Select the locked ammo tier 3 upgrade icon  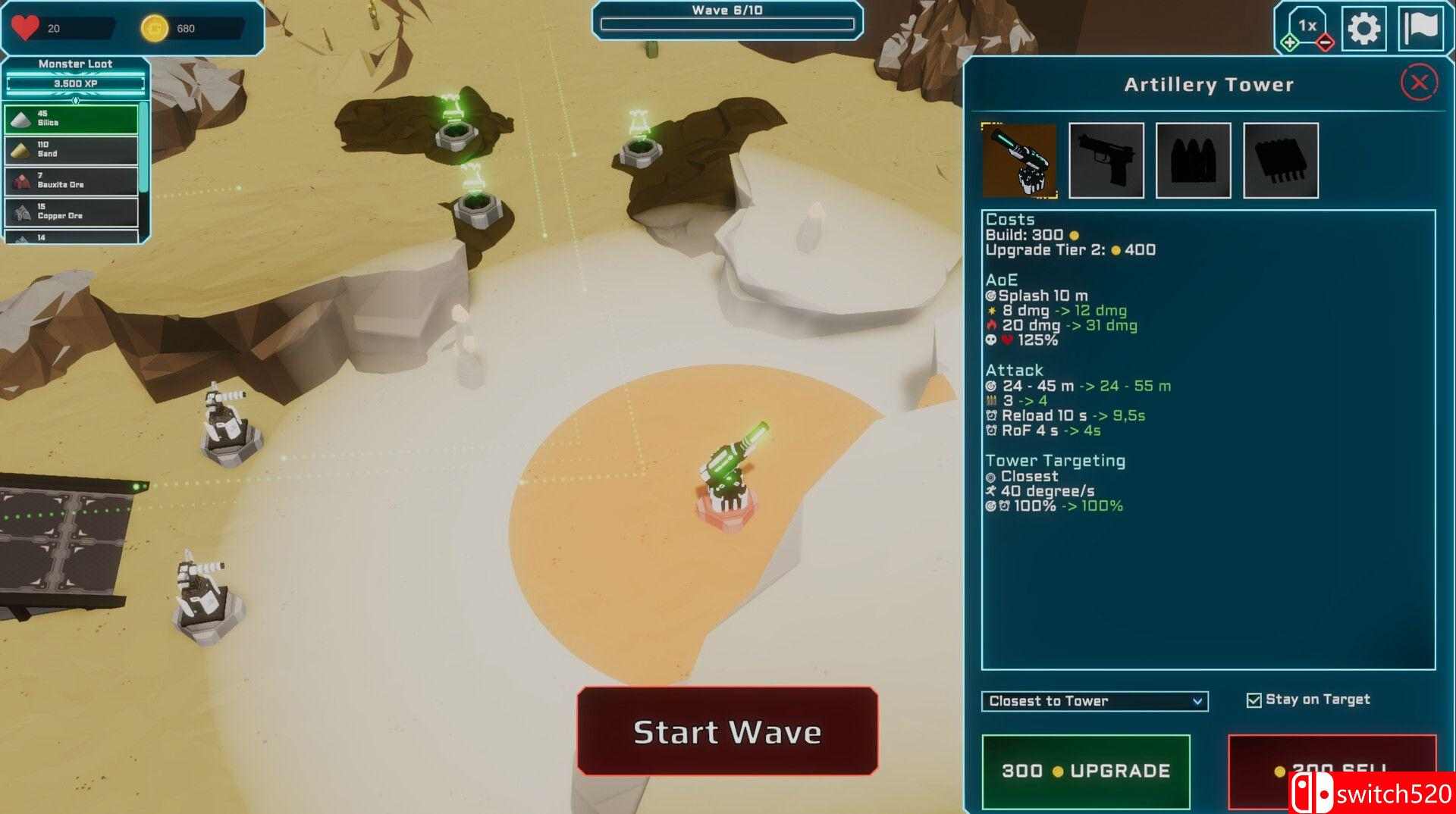(x=1194, y=160)
